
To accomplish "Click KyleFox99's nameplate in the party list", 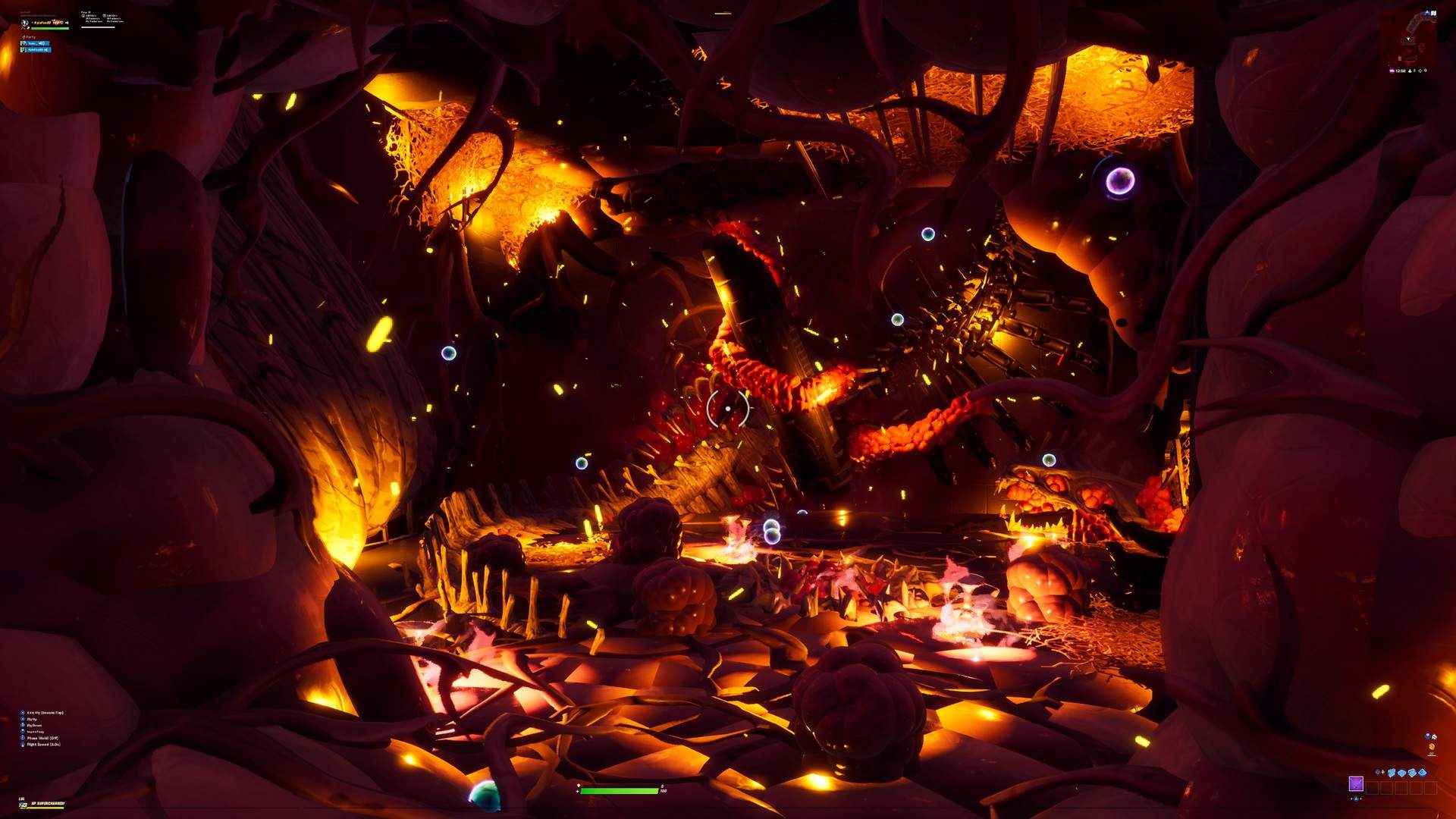I will point(36,50).
